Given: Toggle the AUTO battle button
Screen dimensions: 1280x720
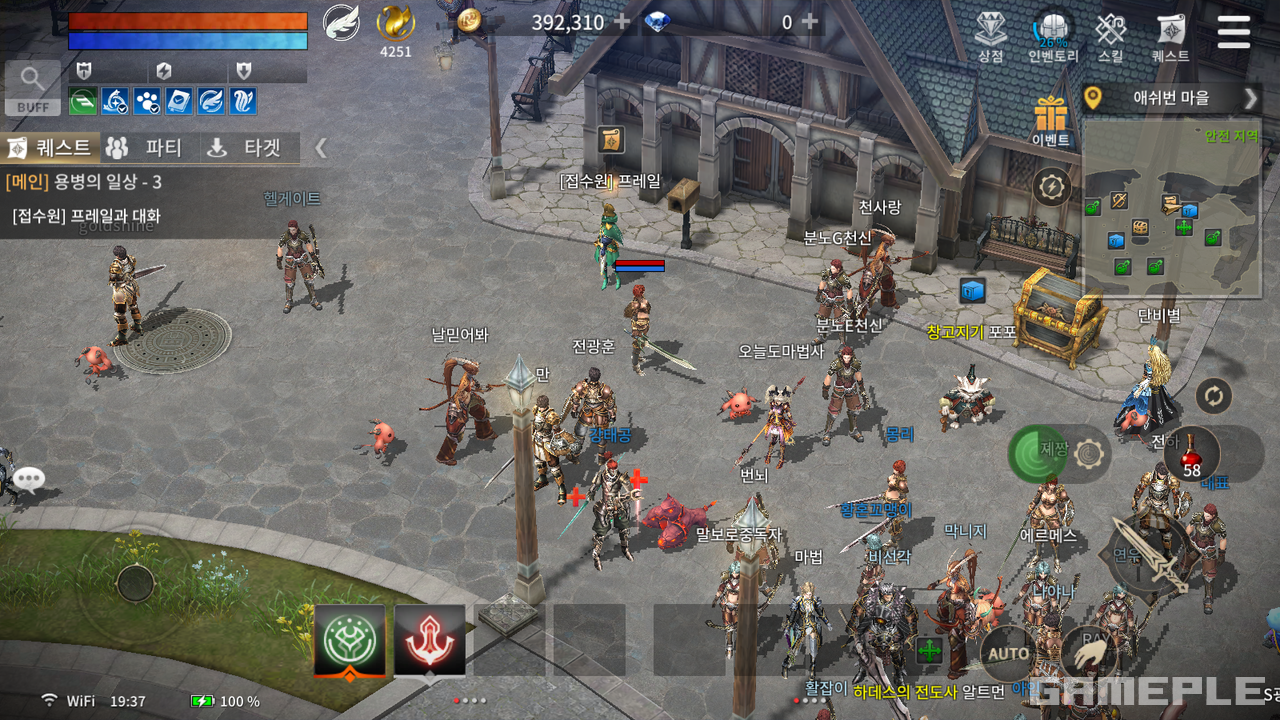Looking at the screenshot, I should (1008, 653).
